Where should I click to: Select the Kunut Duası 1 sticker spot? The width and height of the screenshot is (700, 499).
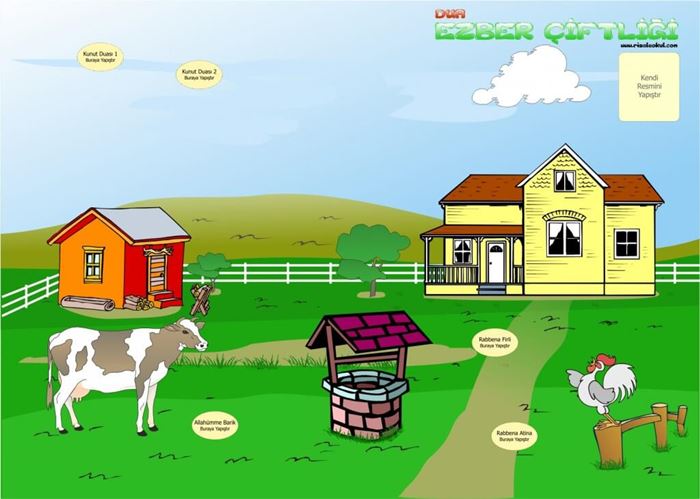point(101,56)
